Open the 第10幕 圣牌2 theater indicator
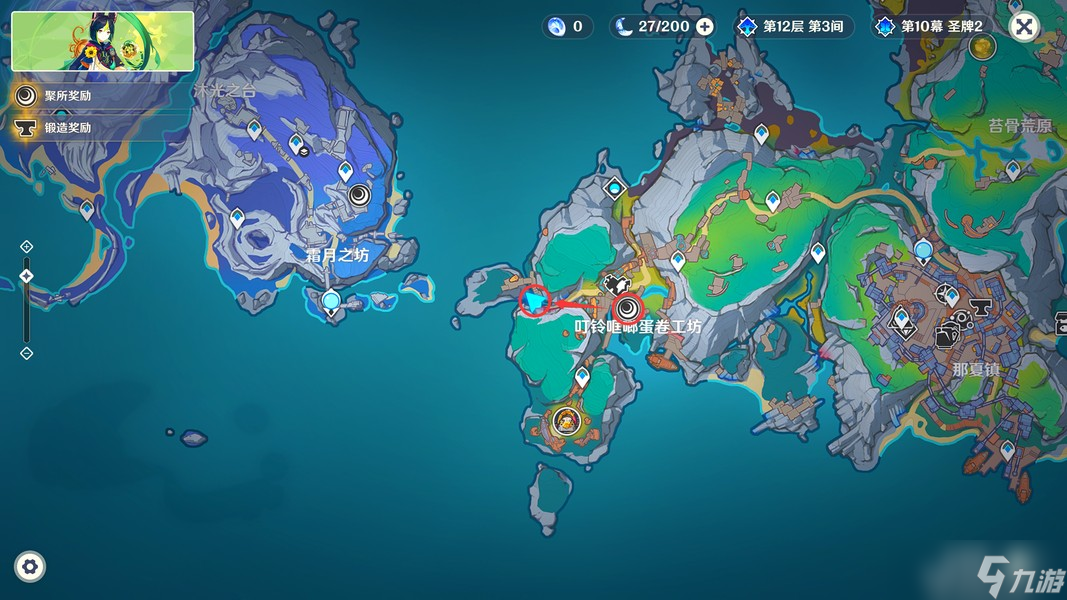 932,27
